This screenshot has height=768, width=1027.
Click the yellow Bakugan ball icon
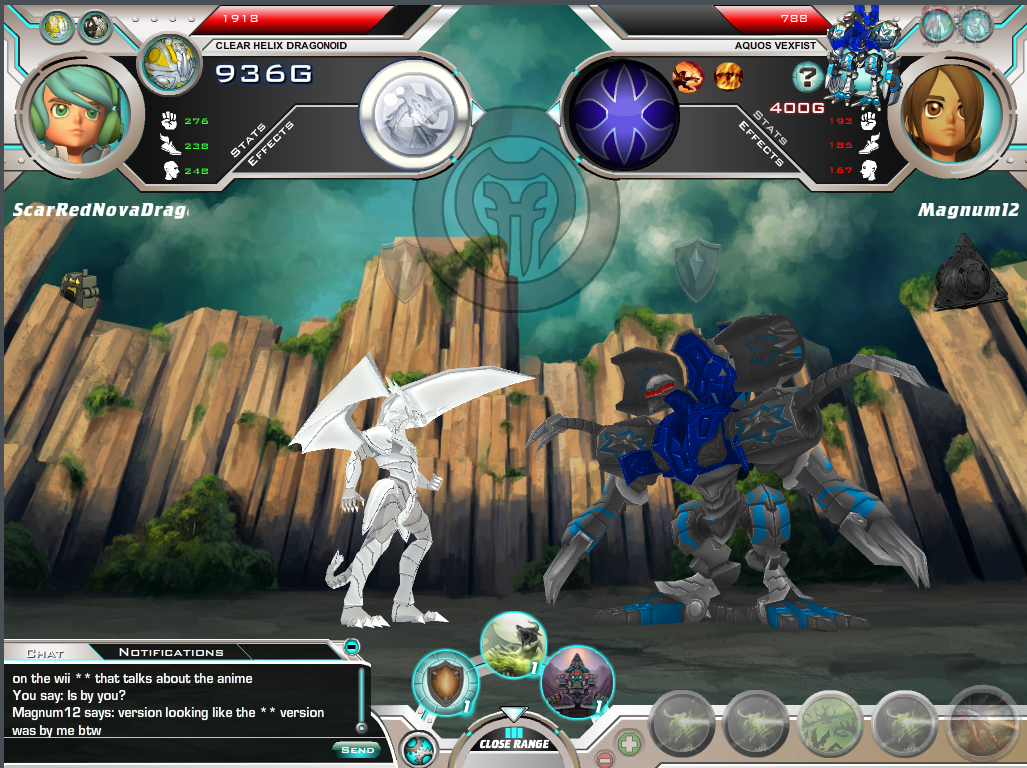tap(166, 62)
